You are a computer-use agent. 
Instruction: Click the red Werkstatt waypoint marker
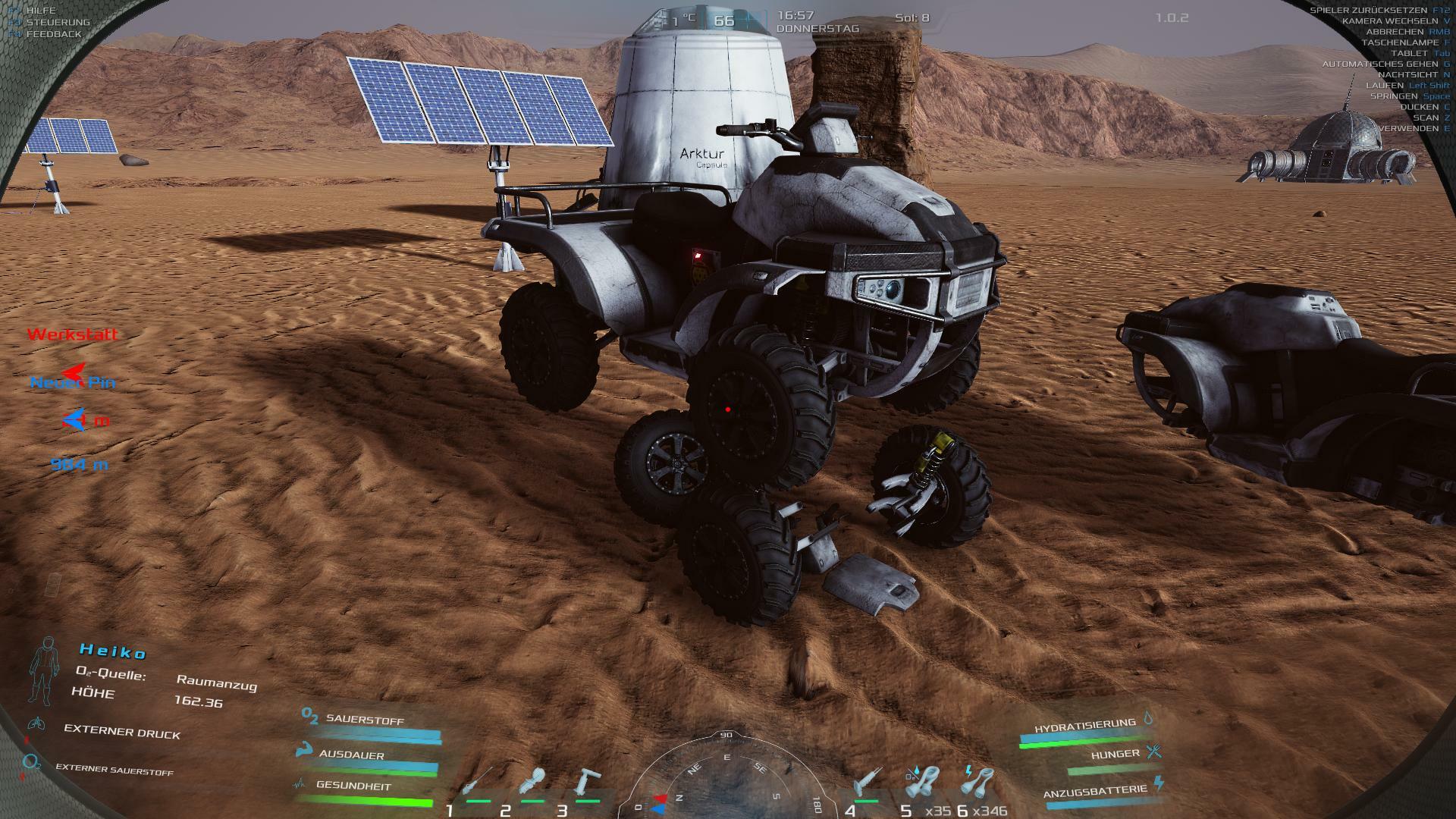pyautogui.click(x=73, y=334)
